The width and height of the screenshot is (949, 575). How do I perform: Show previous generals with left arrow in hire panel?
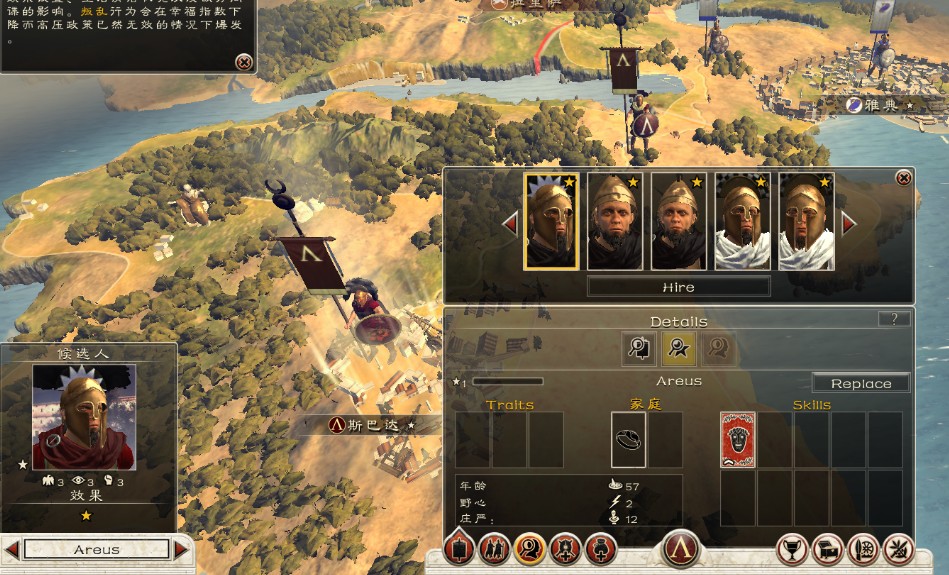click(510, 223)
